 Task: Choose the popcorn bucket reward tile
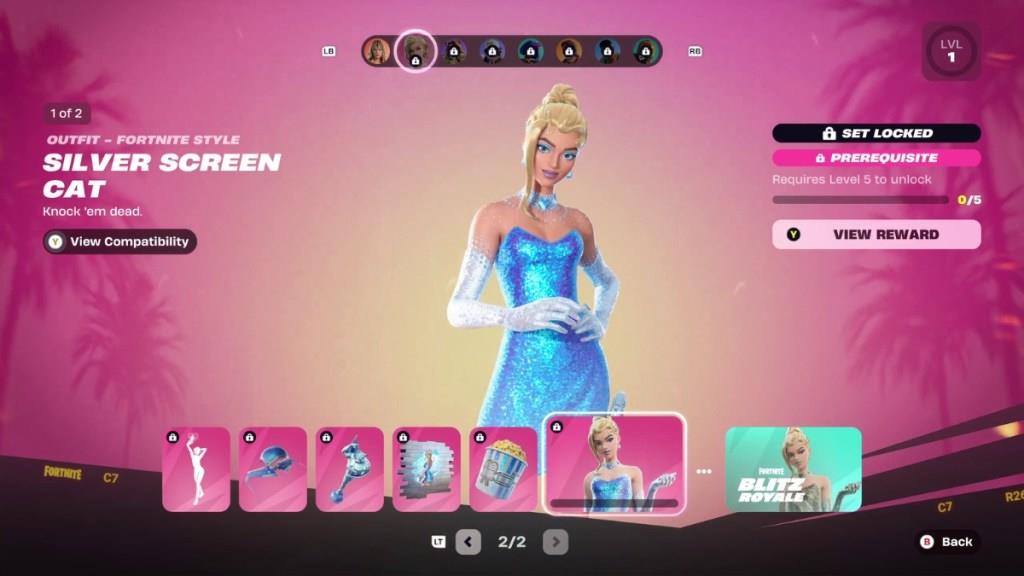(x=504, y=469)
